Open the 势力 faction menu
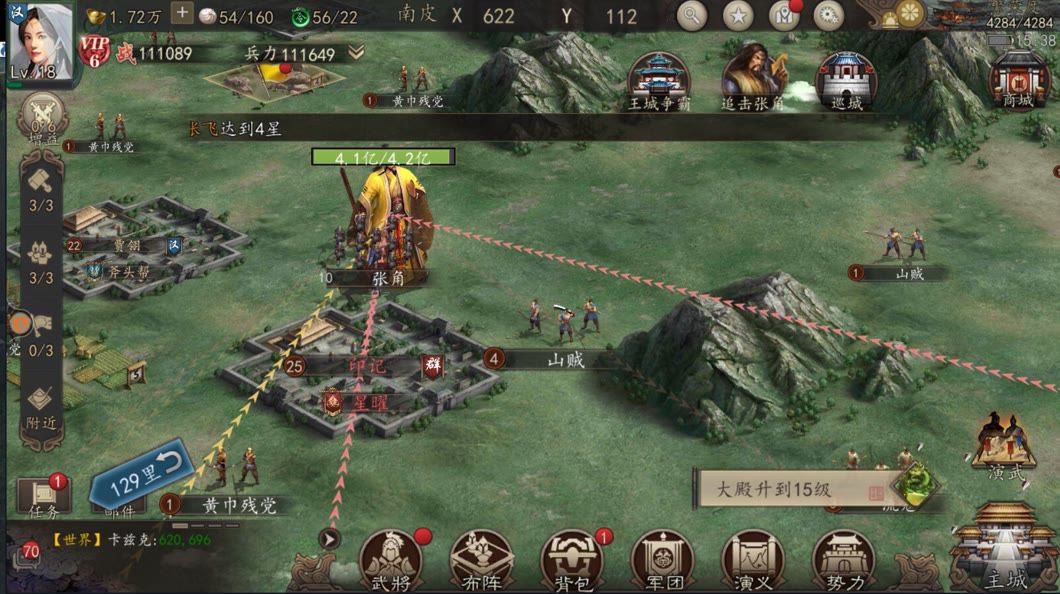 843,559
